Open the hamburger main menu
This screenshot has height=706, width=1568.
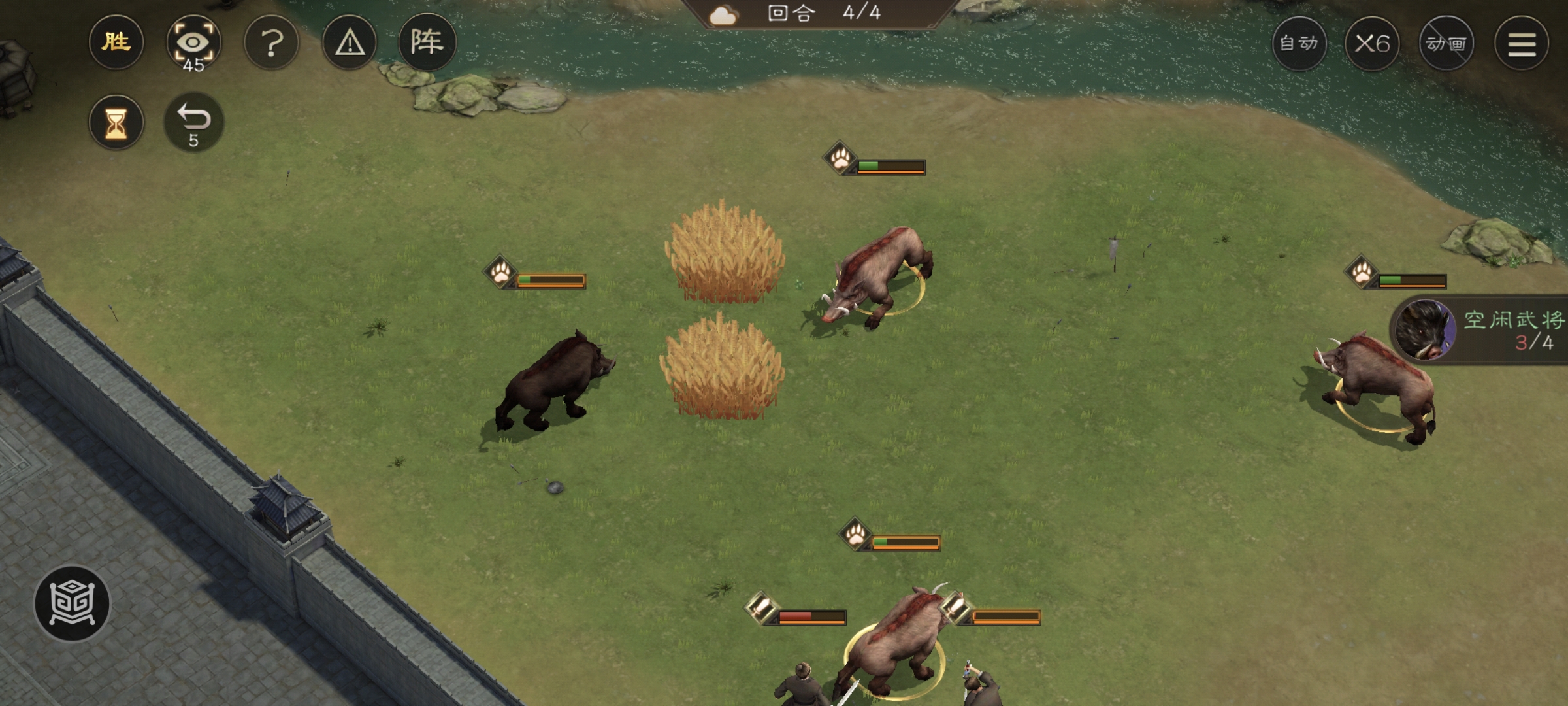coord(1522,44)
